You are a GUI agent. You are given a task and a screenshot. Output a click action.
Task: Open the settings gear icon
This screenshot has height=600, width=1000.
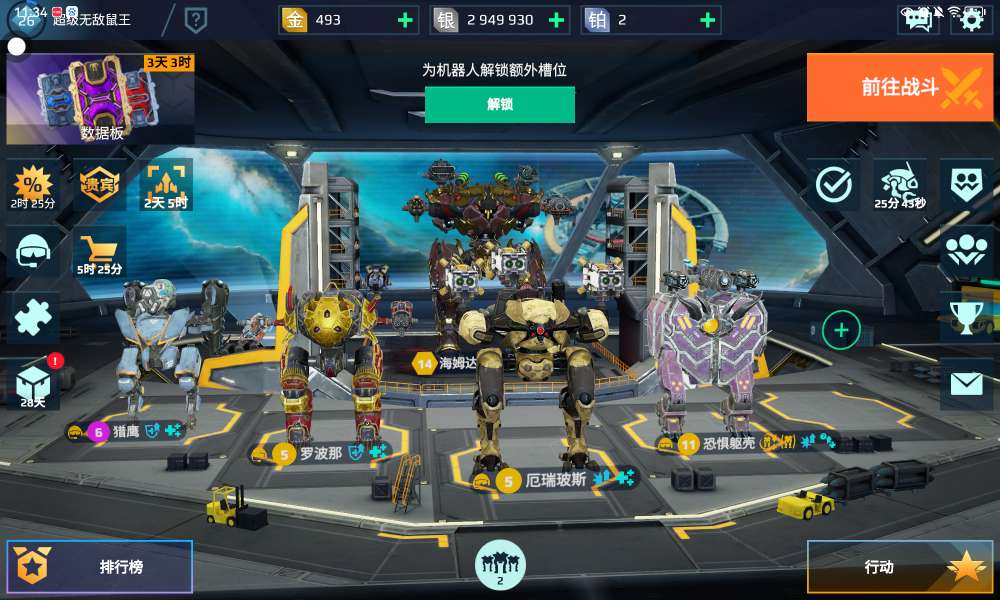coord(971,19)
